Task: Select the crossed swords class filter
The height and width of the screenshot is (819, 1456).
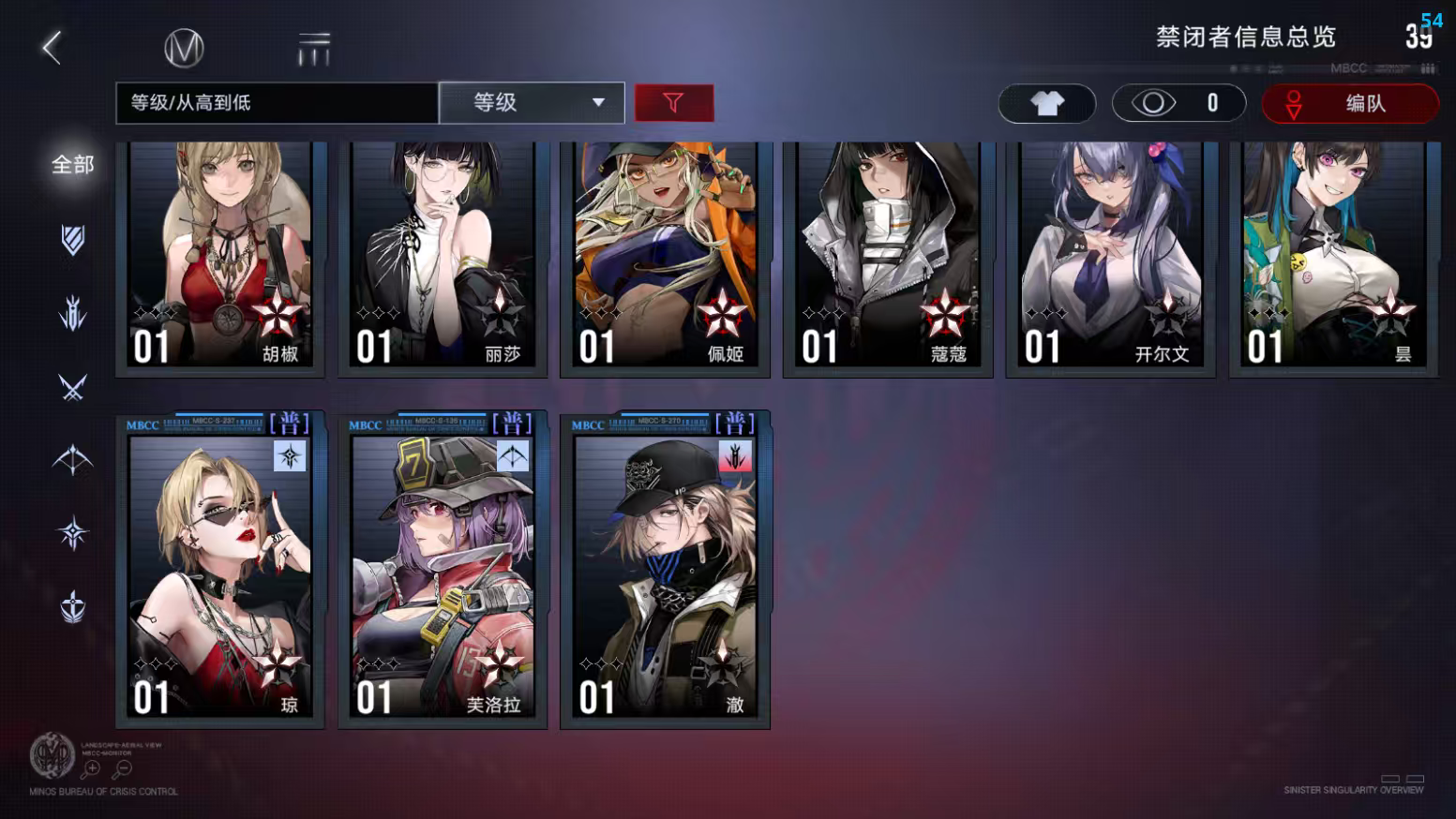Action: pyautogui.click(x=72, y=387)
